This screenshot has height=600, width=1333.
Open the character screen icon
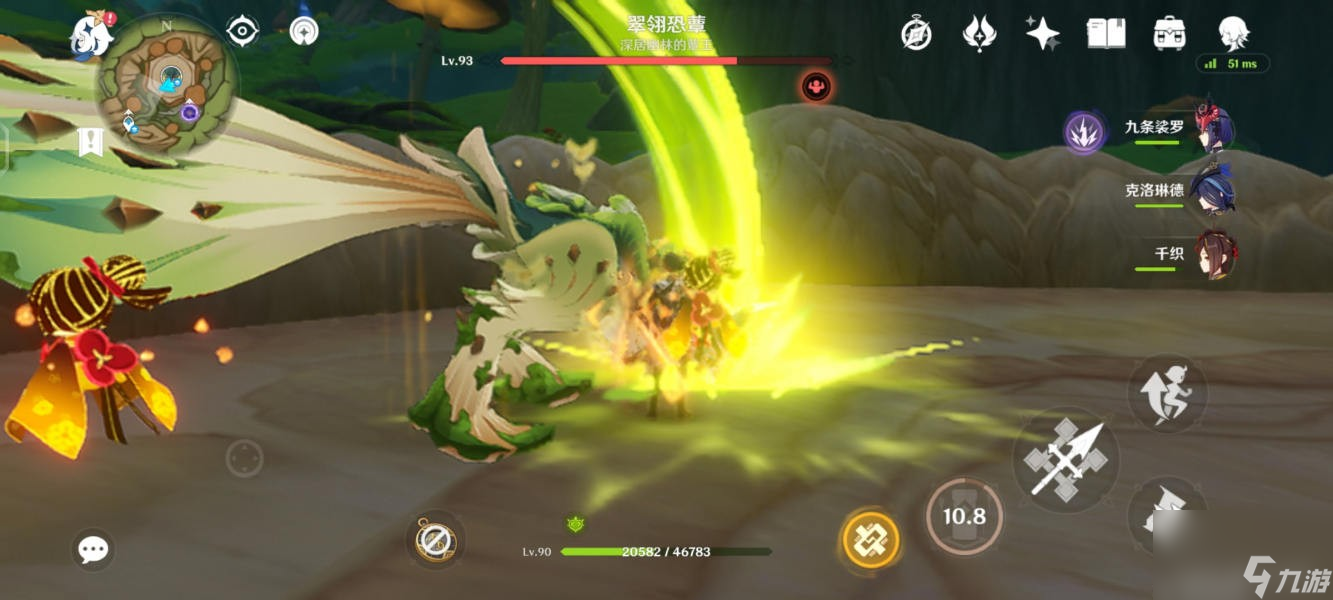[x=1232, y=34]
